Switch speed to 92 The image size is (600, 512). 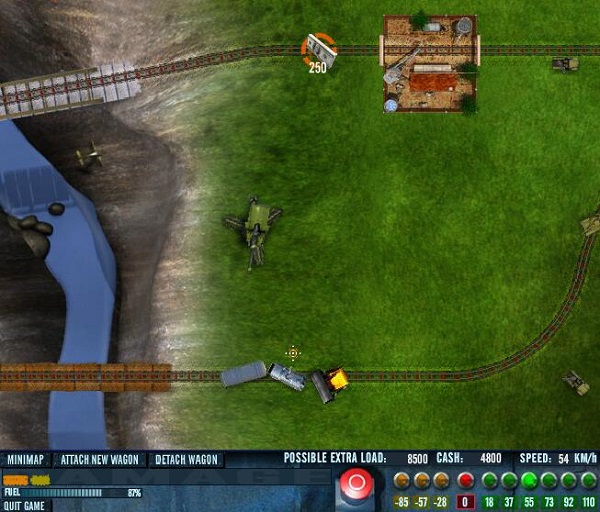tap(569, 481)
